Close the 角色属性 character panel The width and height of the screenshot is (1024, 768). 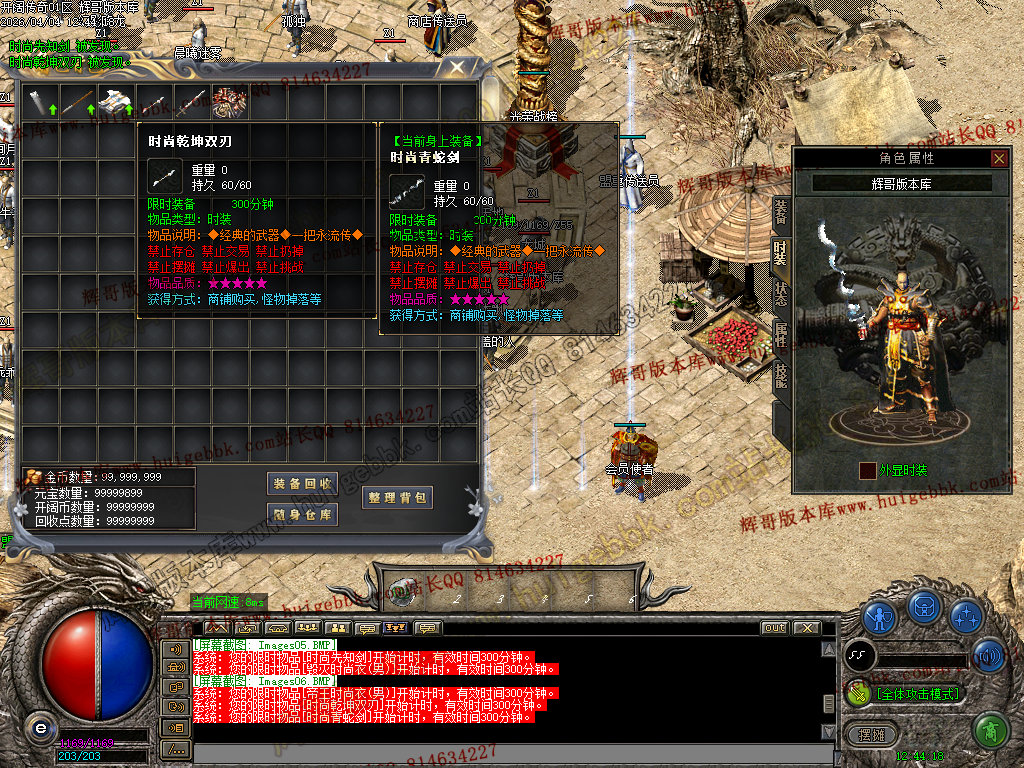coord(998,158)
